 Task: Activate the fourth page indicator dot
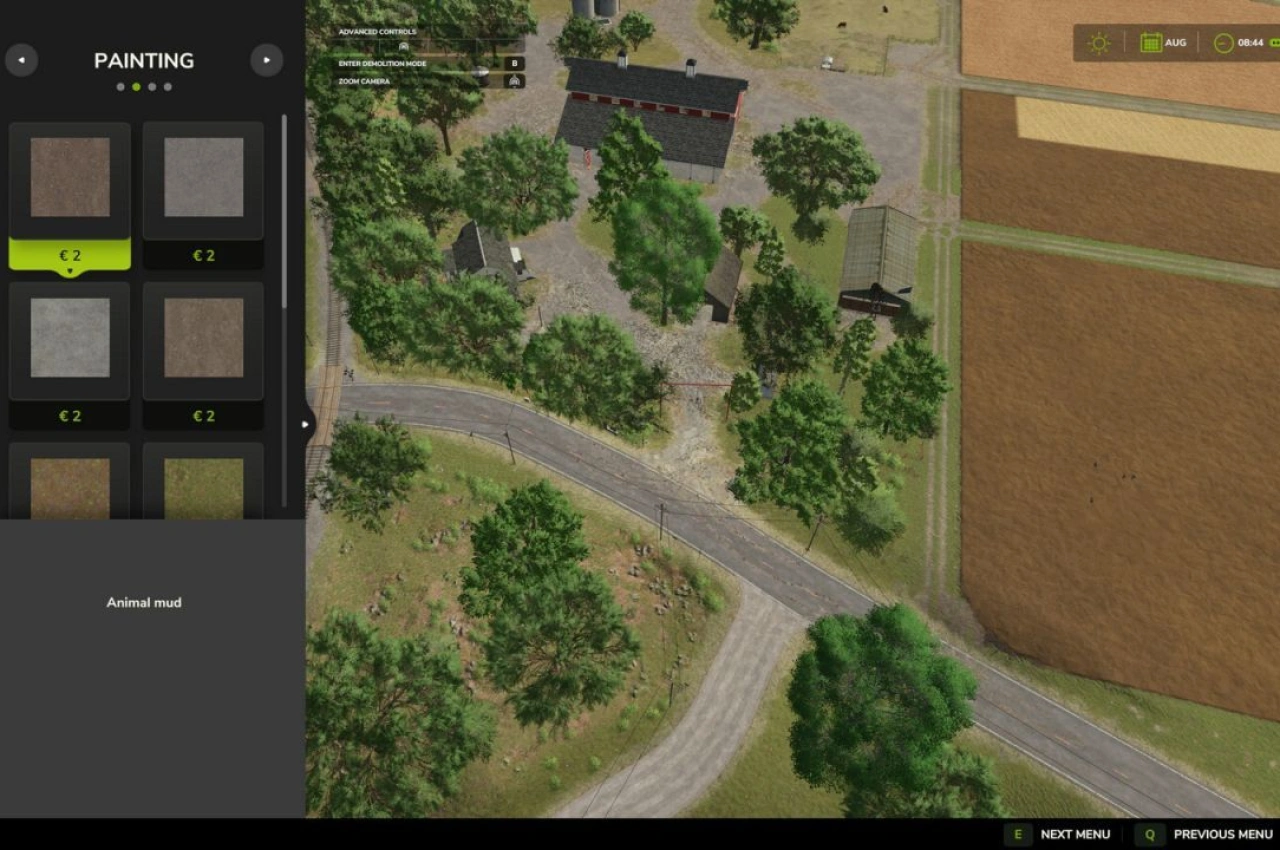[x=168, y=87]
